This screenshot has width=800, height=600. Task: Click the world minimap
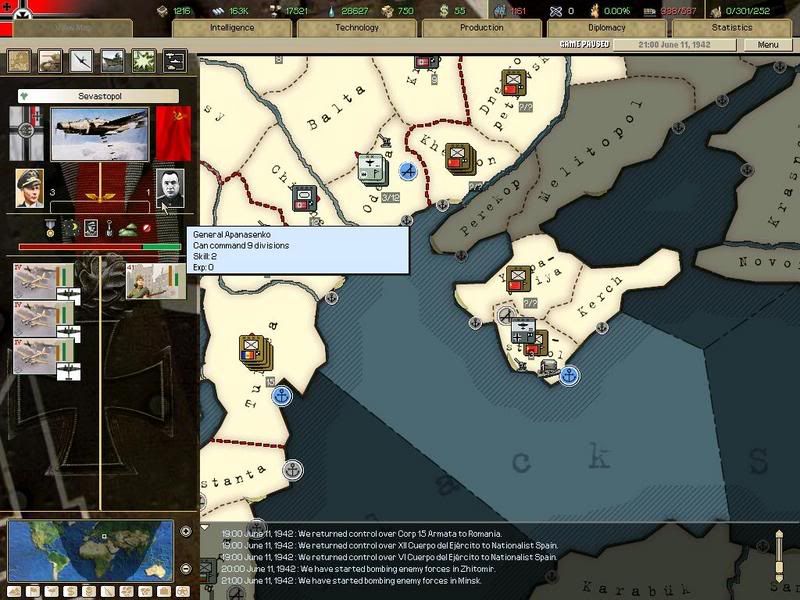[90, 549]
